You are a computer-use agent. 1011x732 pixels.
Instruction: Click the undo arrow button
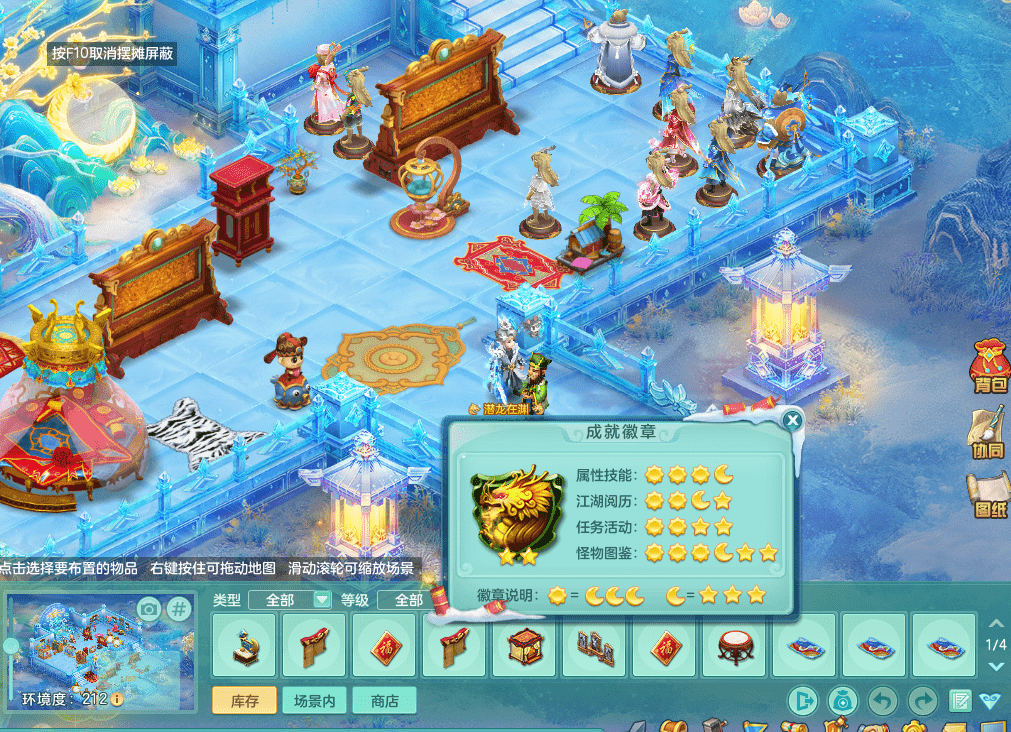(x=881, y=700)
